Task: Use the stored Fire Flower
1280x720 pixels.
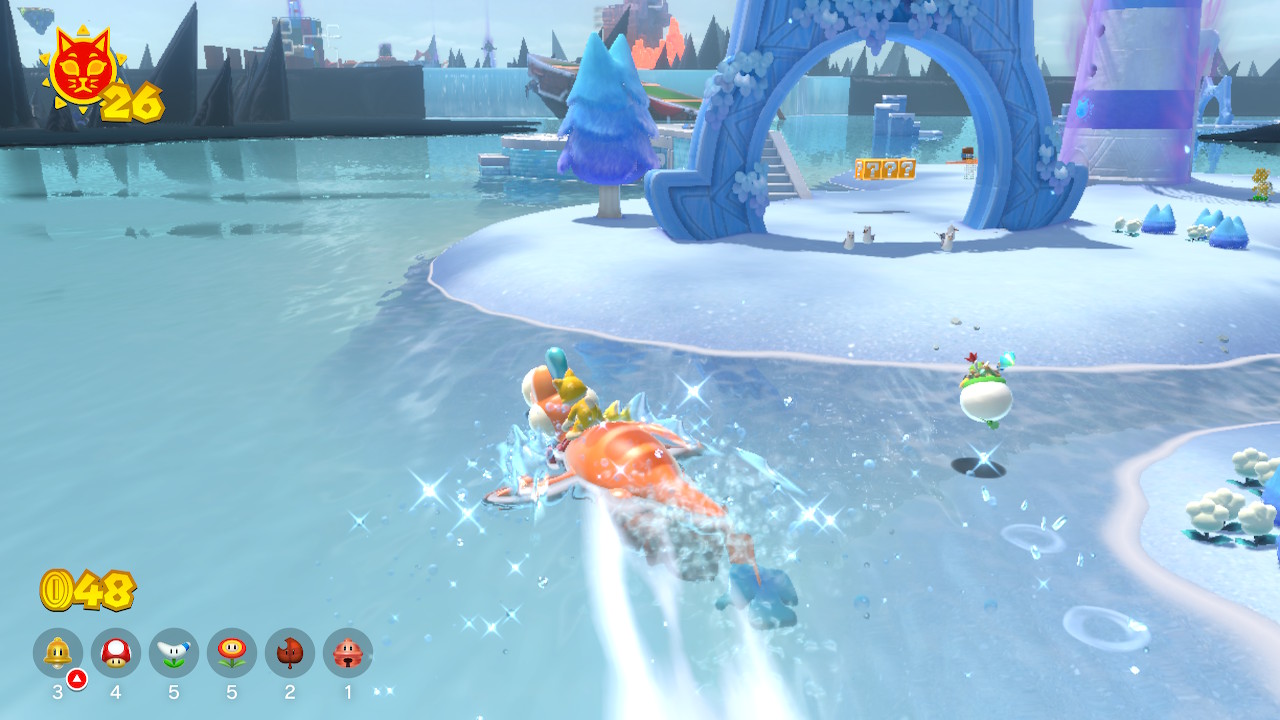Action: [x=232, y=652]
